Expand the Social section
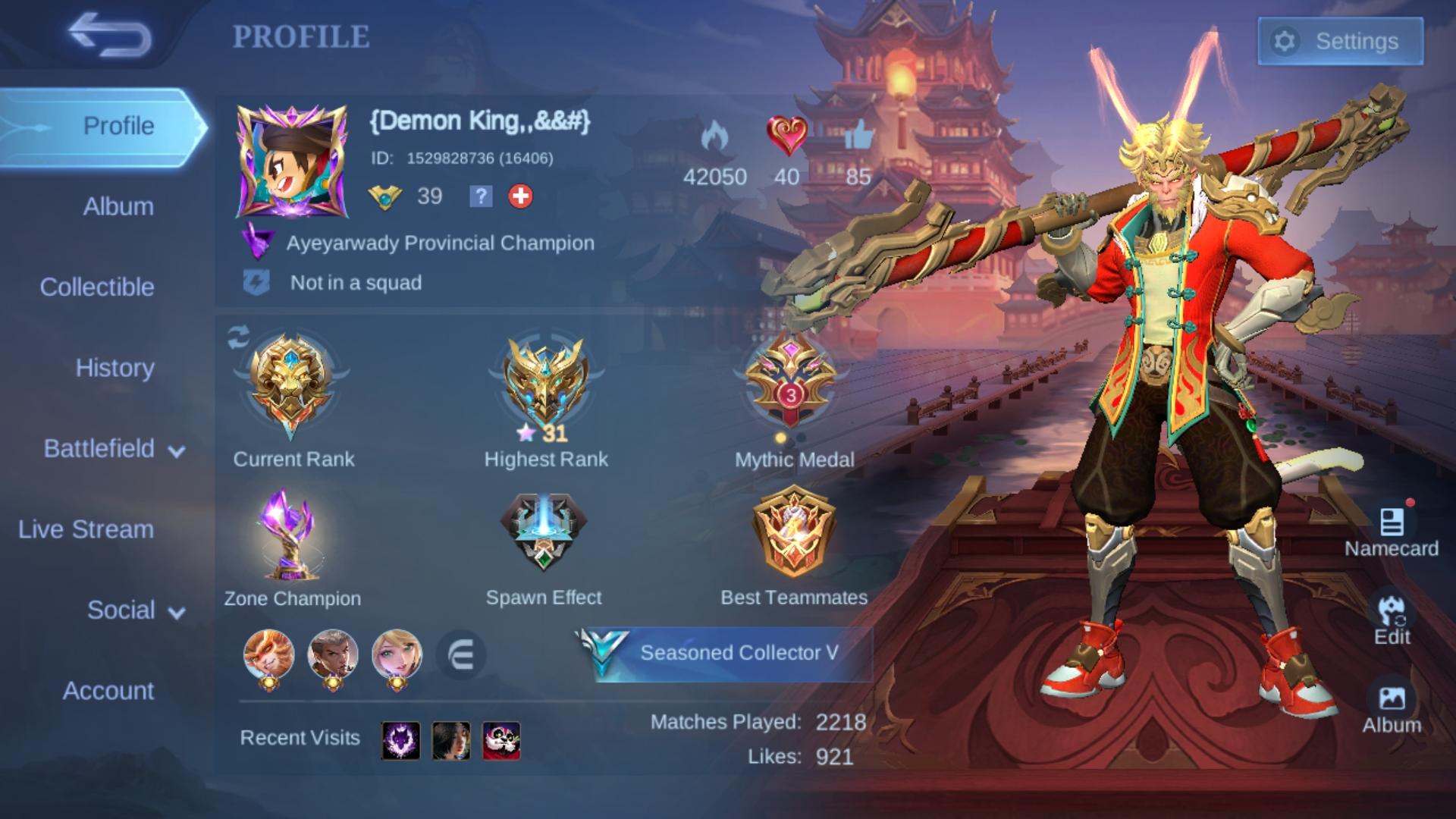The width and height of the screenshot is (1456, 819). tap(121, 610)
